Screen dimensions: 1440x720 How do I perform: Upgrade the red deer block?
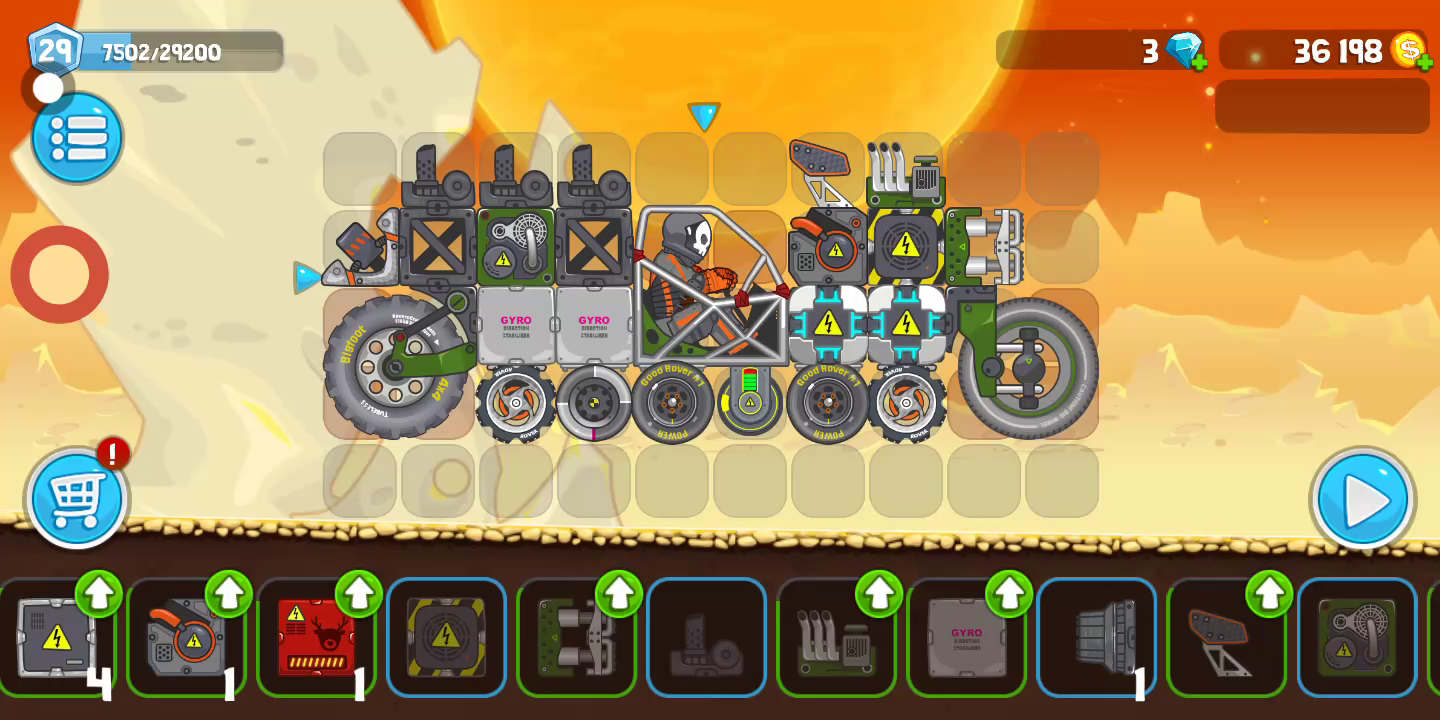pos(359,594)
